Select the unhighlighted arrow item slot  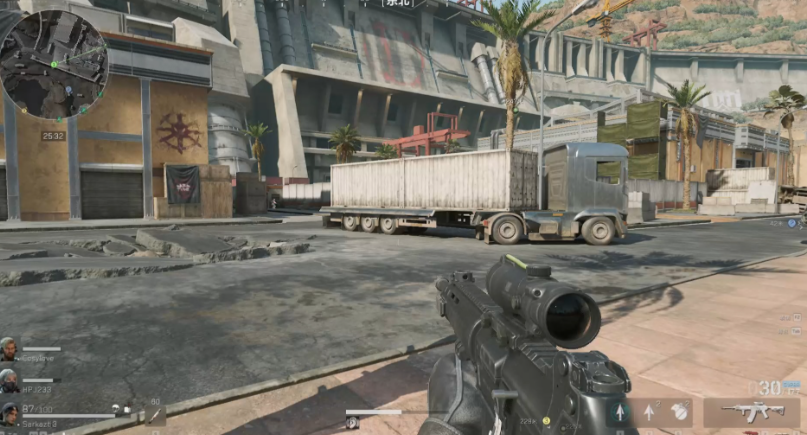point(649,412)
